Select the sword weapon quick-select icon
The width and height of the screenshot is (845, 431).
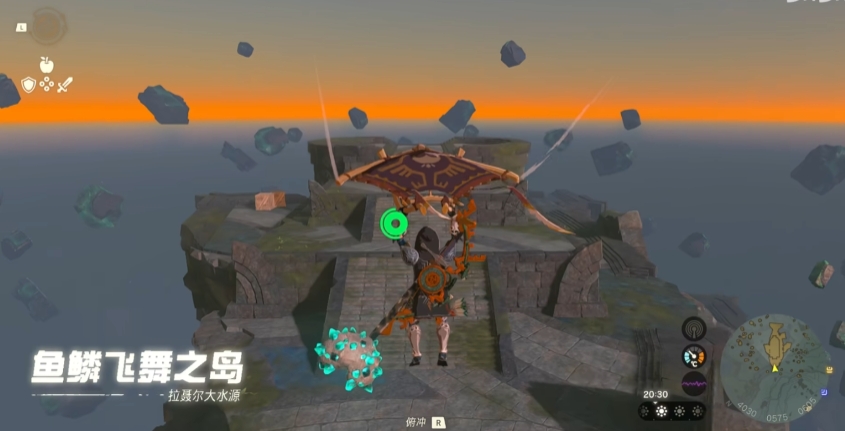point(65,86)
